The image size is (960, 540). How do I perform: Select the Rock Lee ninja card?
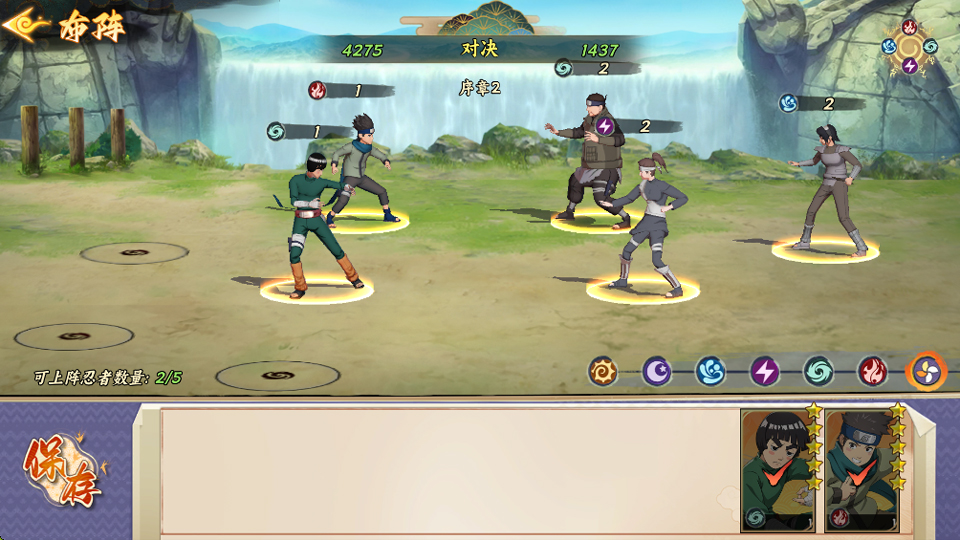click(777, 470)
